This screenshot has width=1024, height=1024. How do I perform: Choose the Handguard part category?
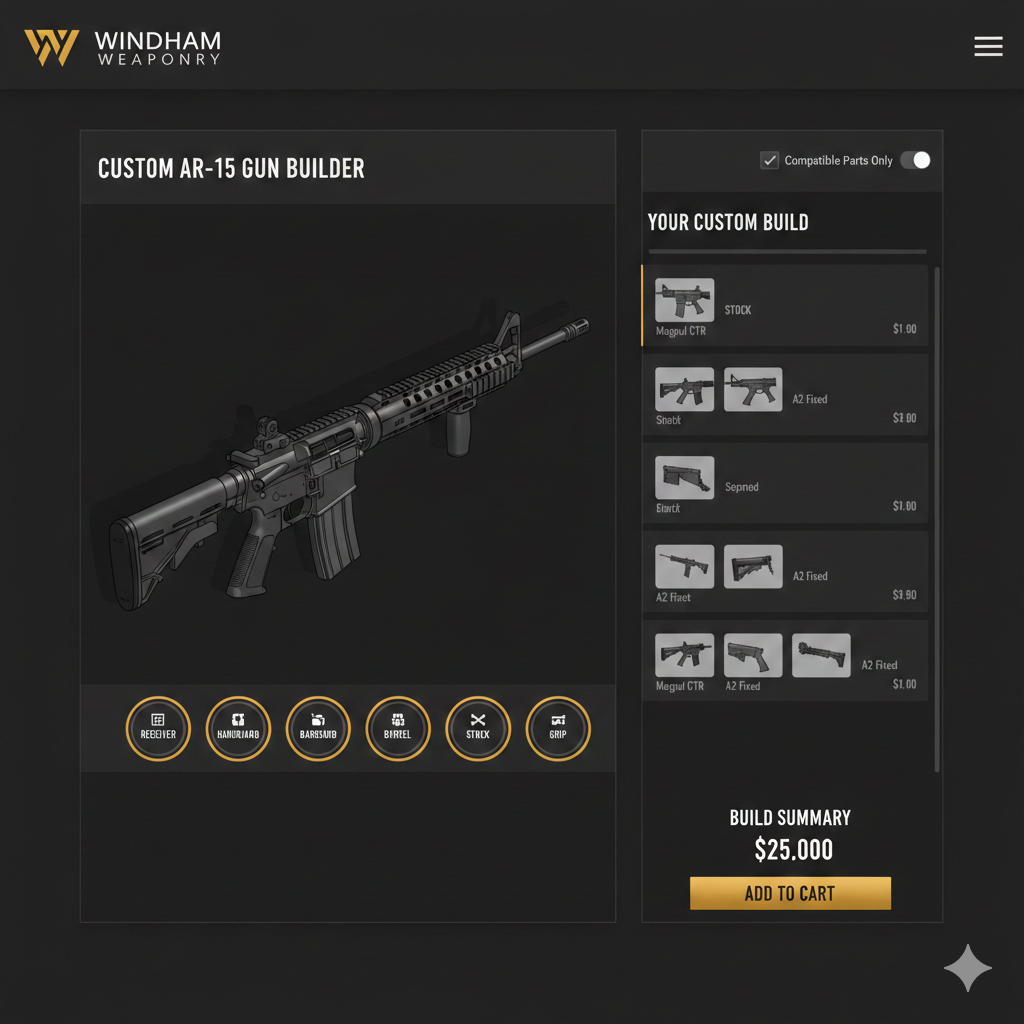[x=238, y=728]
